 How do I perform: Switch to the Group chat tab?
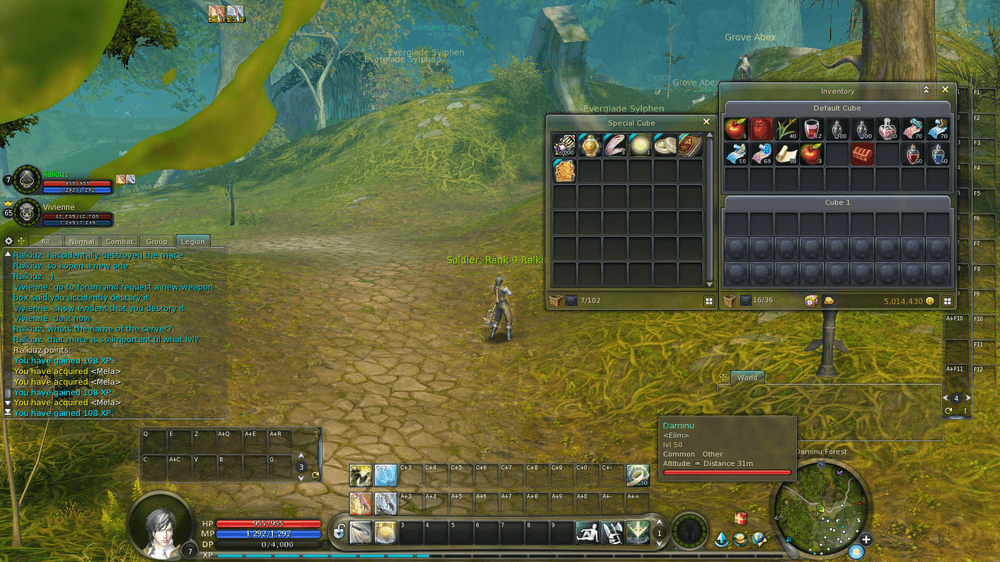(x=156, y=241)
